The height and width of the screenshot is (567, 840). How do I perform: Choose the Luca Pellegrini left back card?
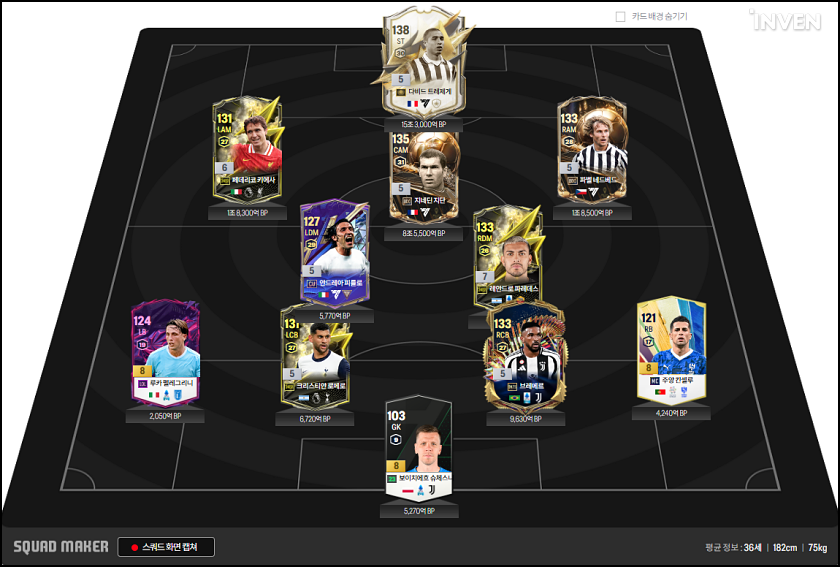point(165,352)
